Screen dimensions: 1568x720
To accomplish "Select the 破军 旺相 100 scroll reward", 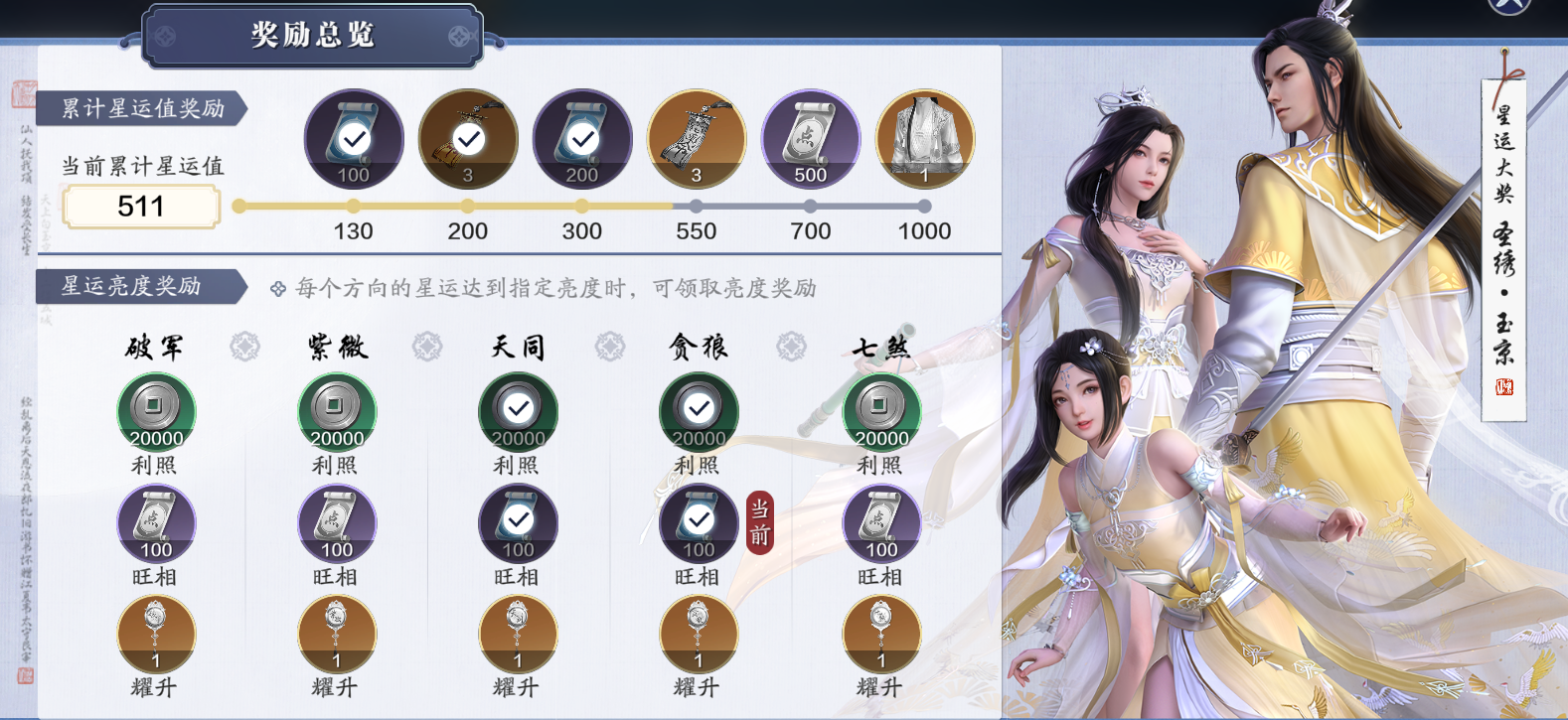I will [x=156, y=523].
